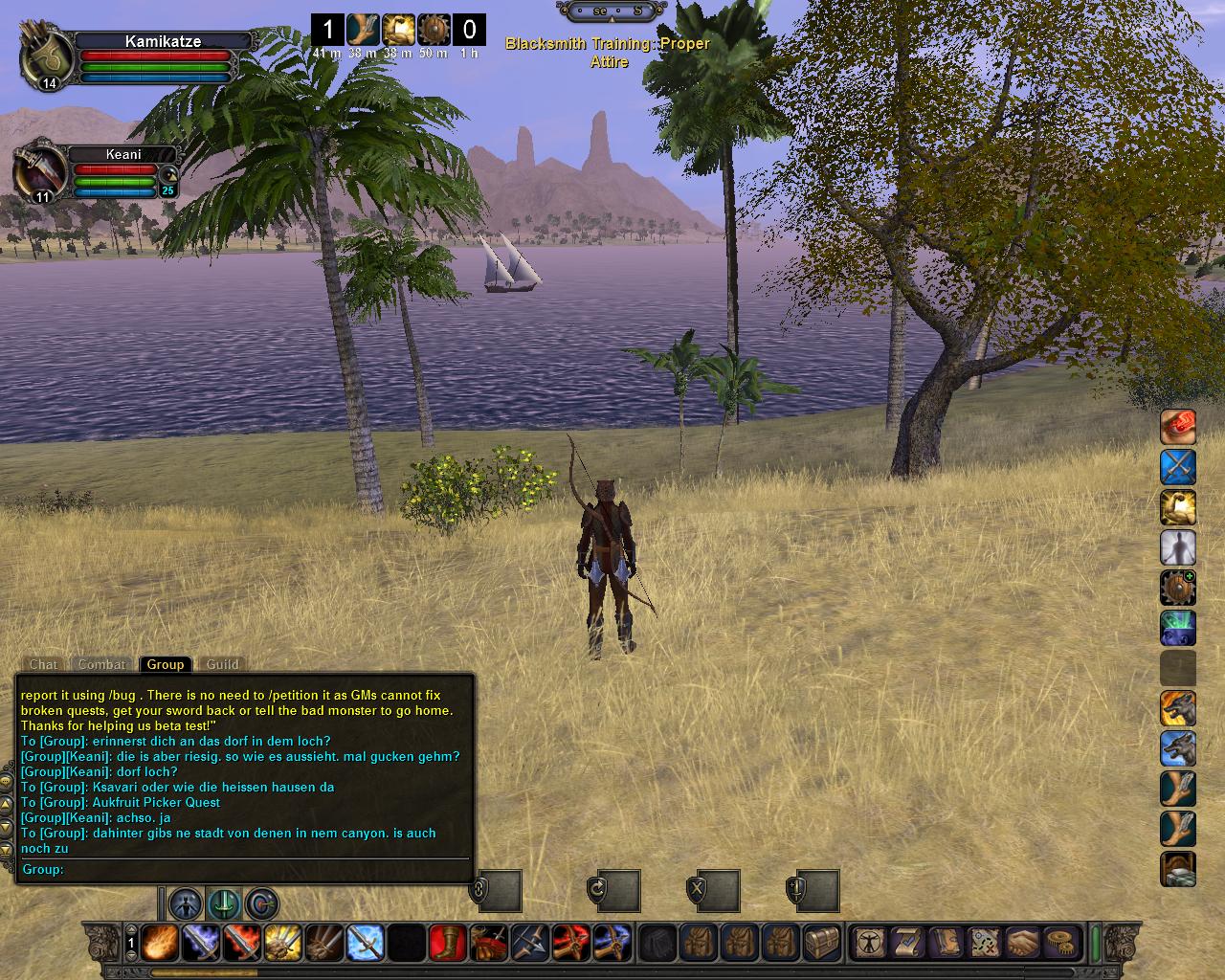The width and height of the screenshot is (1225, 980).
Task: Click the shield buff icon showing 50 m
Action: 434,30
